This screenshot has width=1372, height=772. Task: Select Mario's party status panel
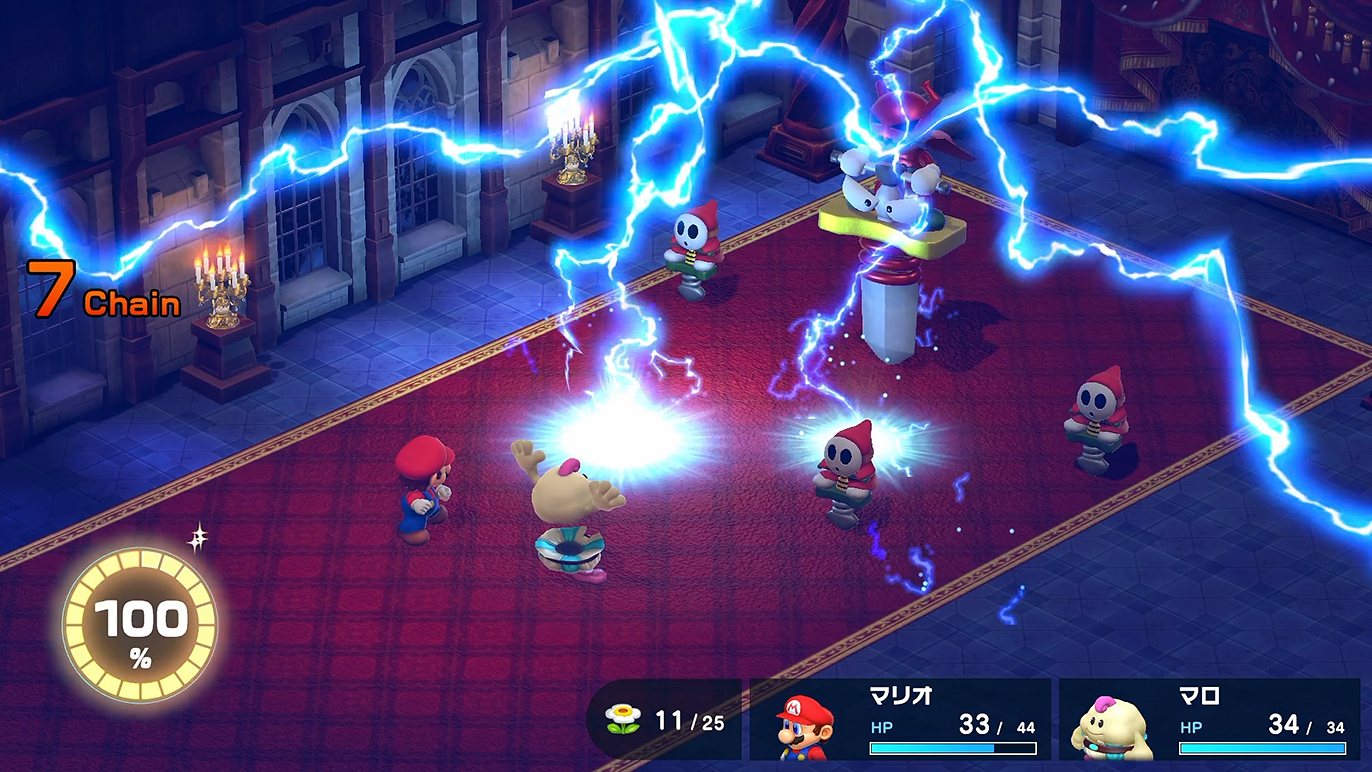pos(900,720)
